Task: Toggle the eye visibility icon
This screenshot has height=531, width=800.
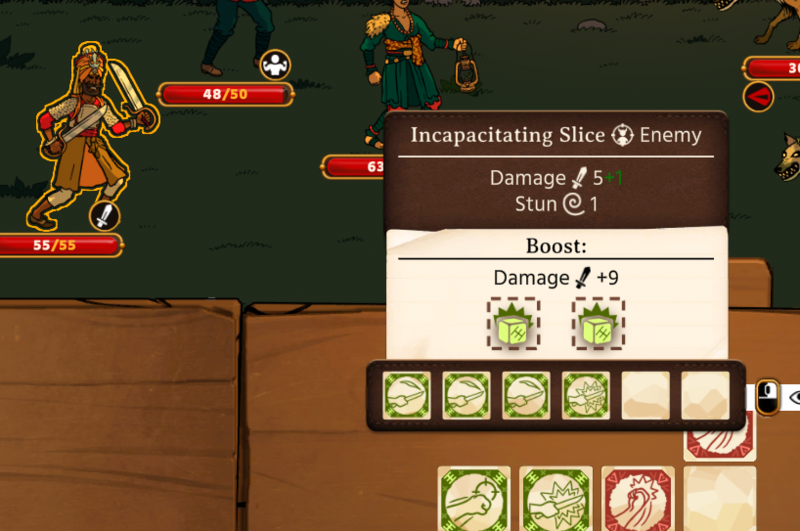Action: [793, 397]
